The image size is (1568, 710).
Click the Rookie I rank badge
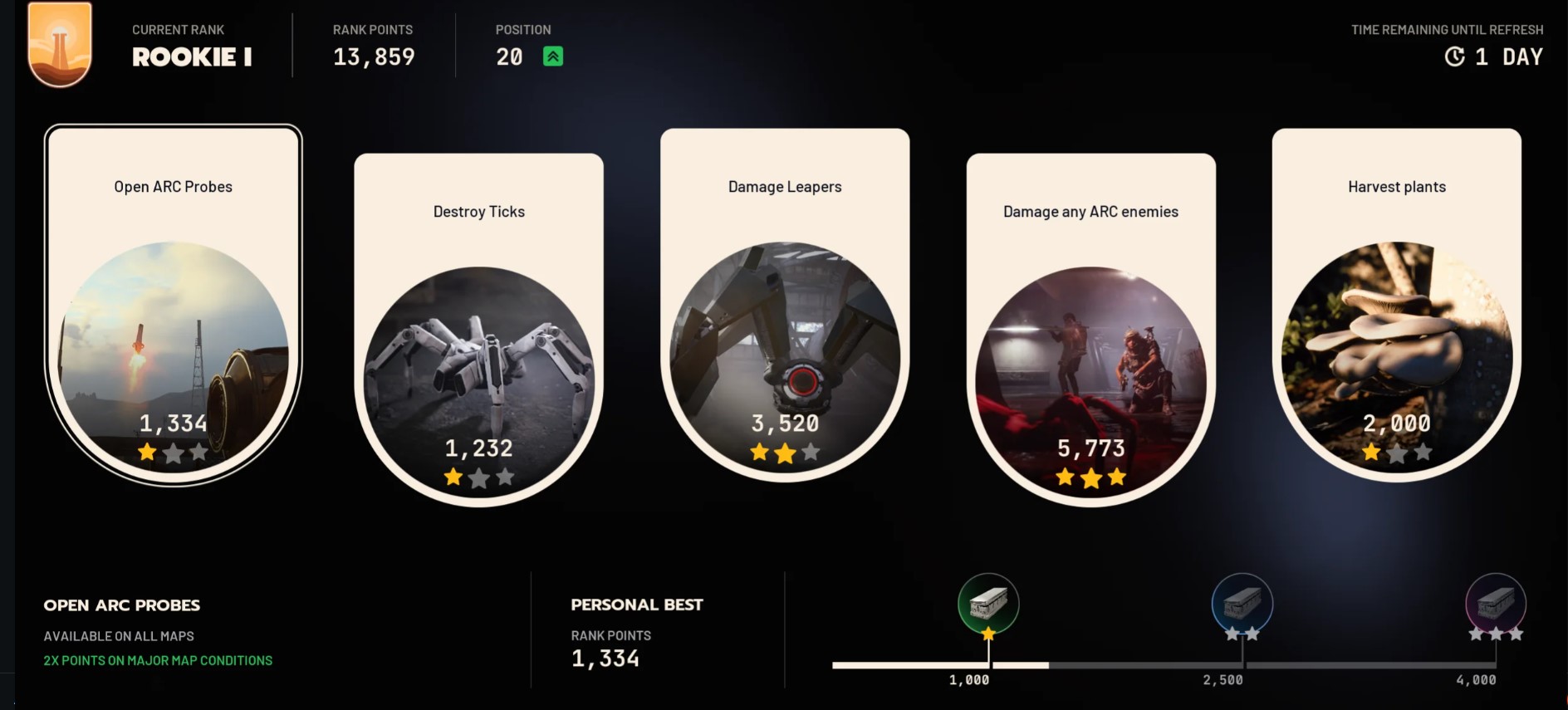60,43
